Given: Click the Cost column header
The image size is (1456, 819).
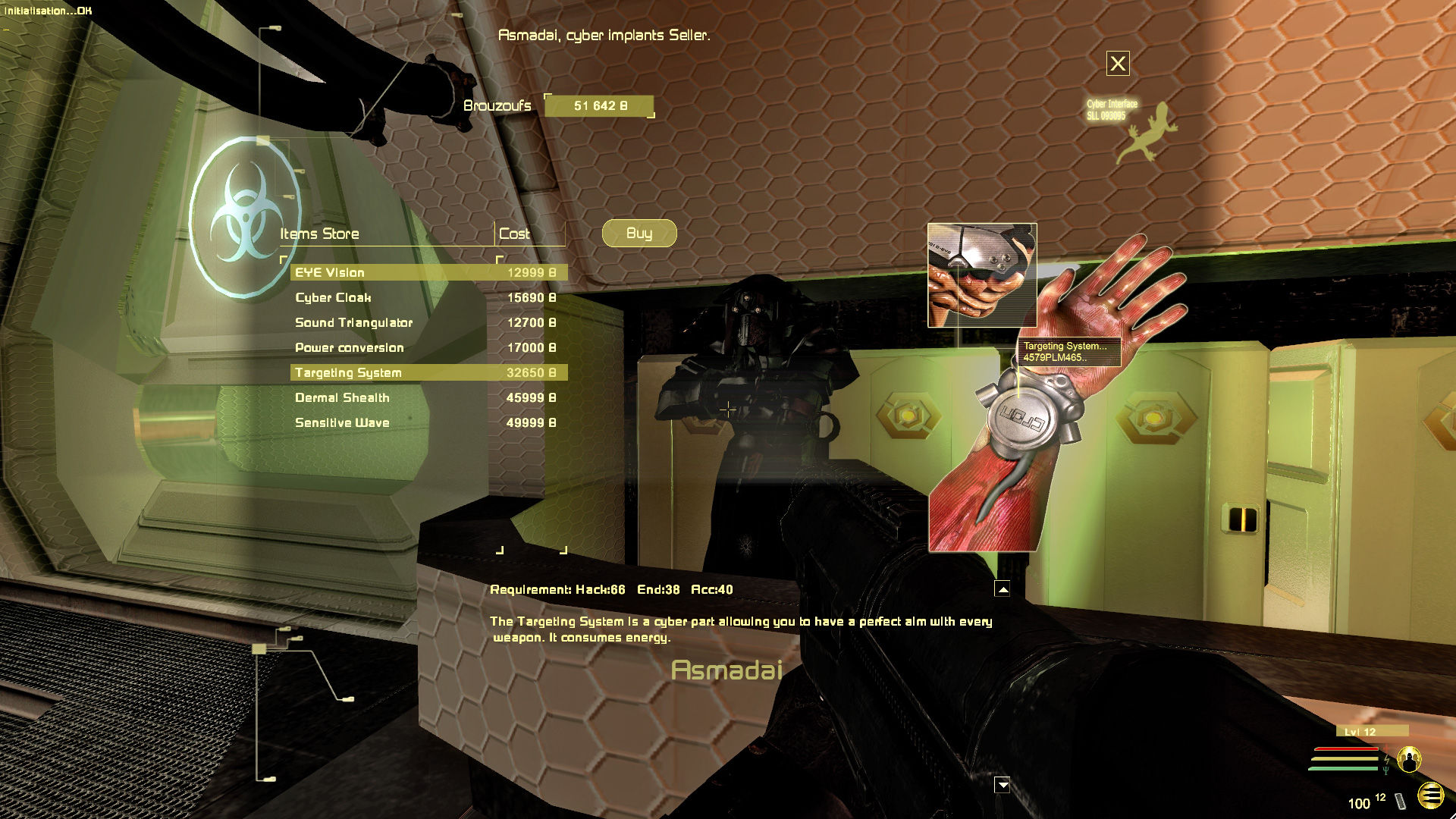Looking at the screenshot, I should [x=516, y=234].
